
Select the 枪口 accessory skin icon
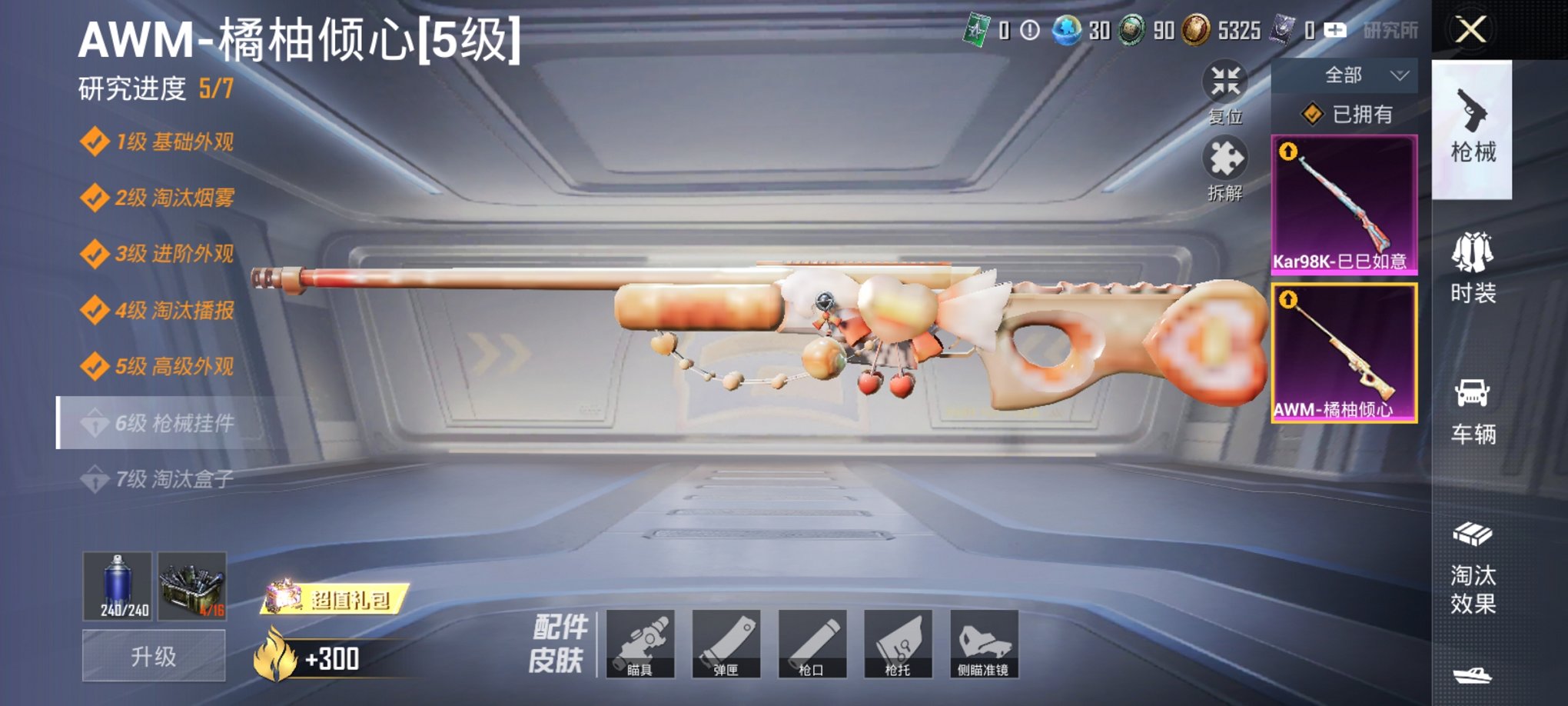[813, 644]
